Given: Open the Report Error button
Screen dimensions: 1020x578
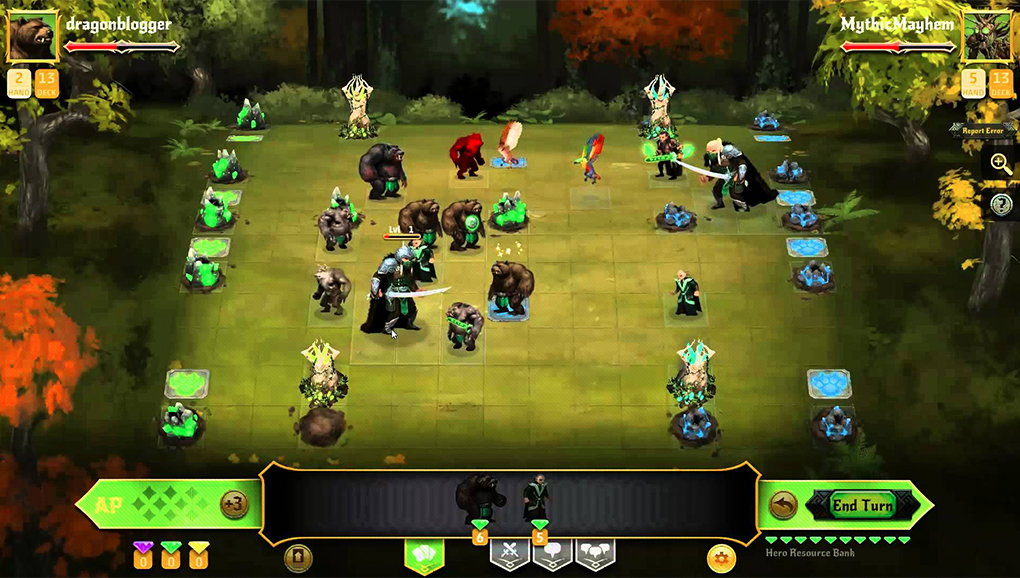Looking at the screenshot, I should (982, 131).
